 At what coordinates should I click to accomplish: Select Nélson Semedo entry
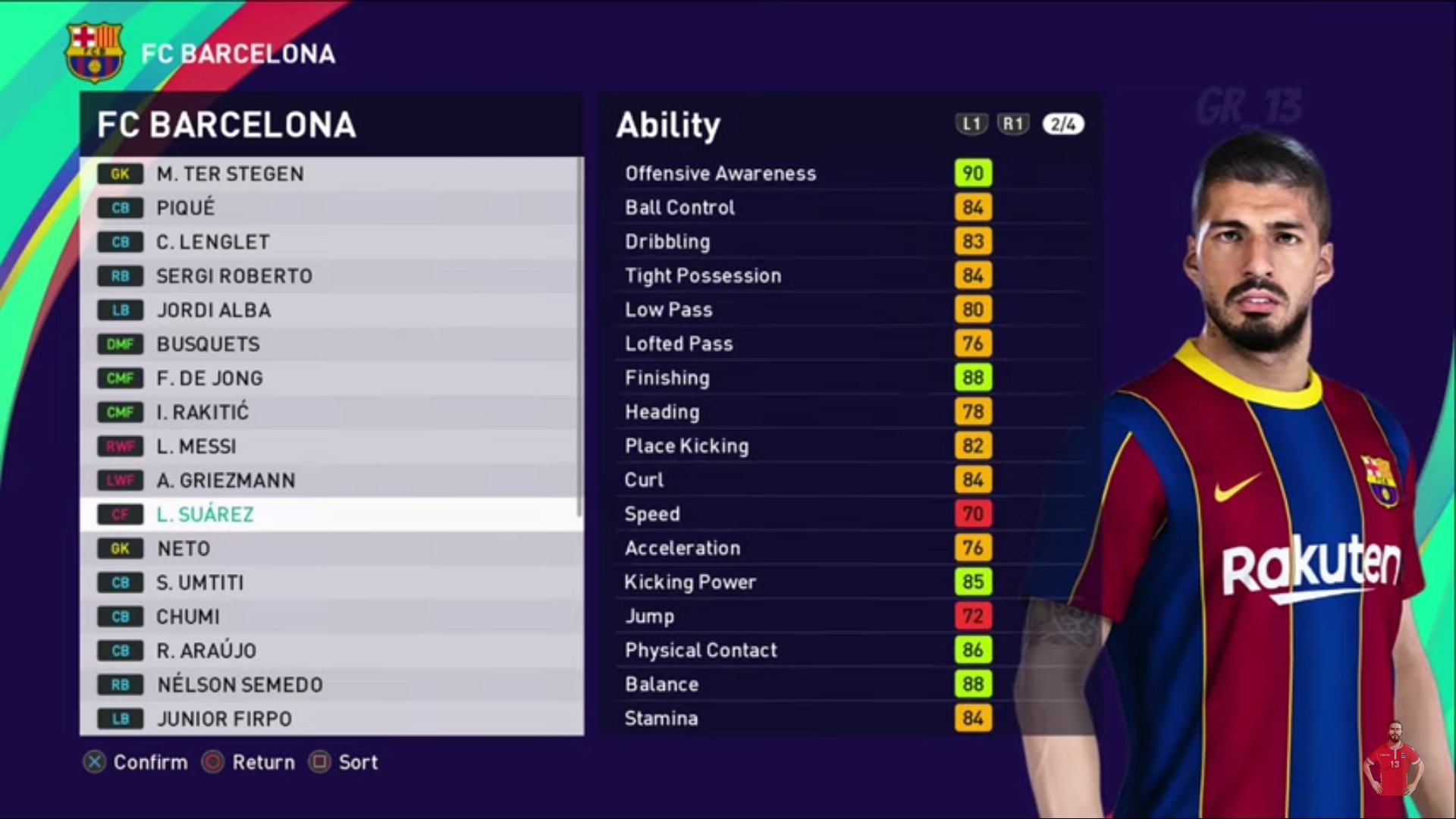[331, 686]
